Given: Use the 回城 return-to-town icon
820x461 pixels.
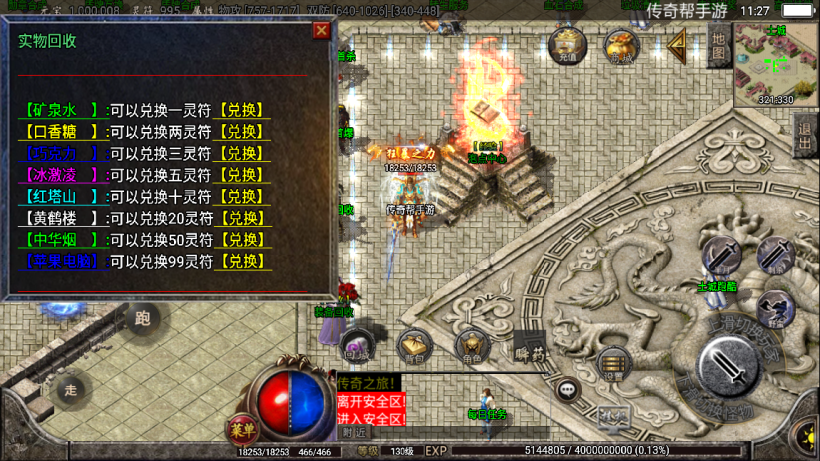Looking at the screenshot, I should pos(357,344).
